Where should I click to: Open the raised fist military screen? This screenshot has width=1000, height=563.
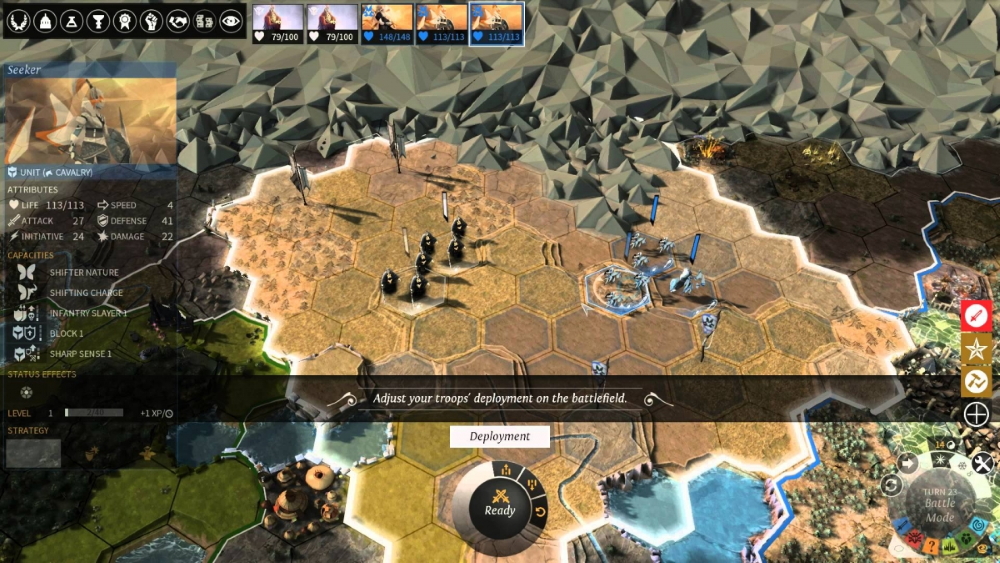tap(151, 20)
